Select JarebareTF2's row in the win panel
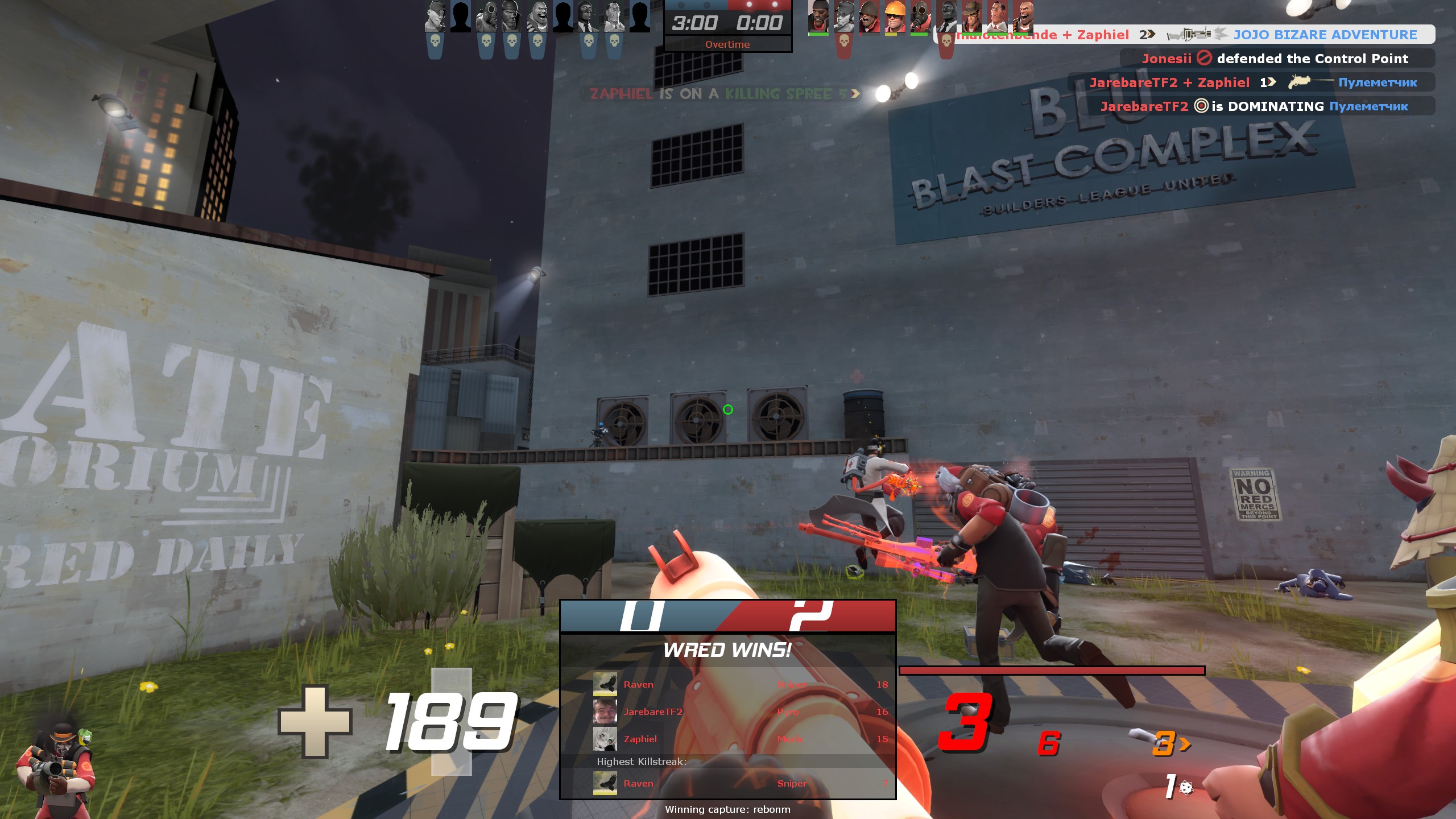The height and width of the screenshot is (819, 1456). click(x=739, y=712)
